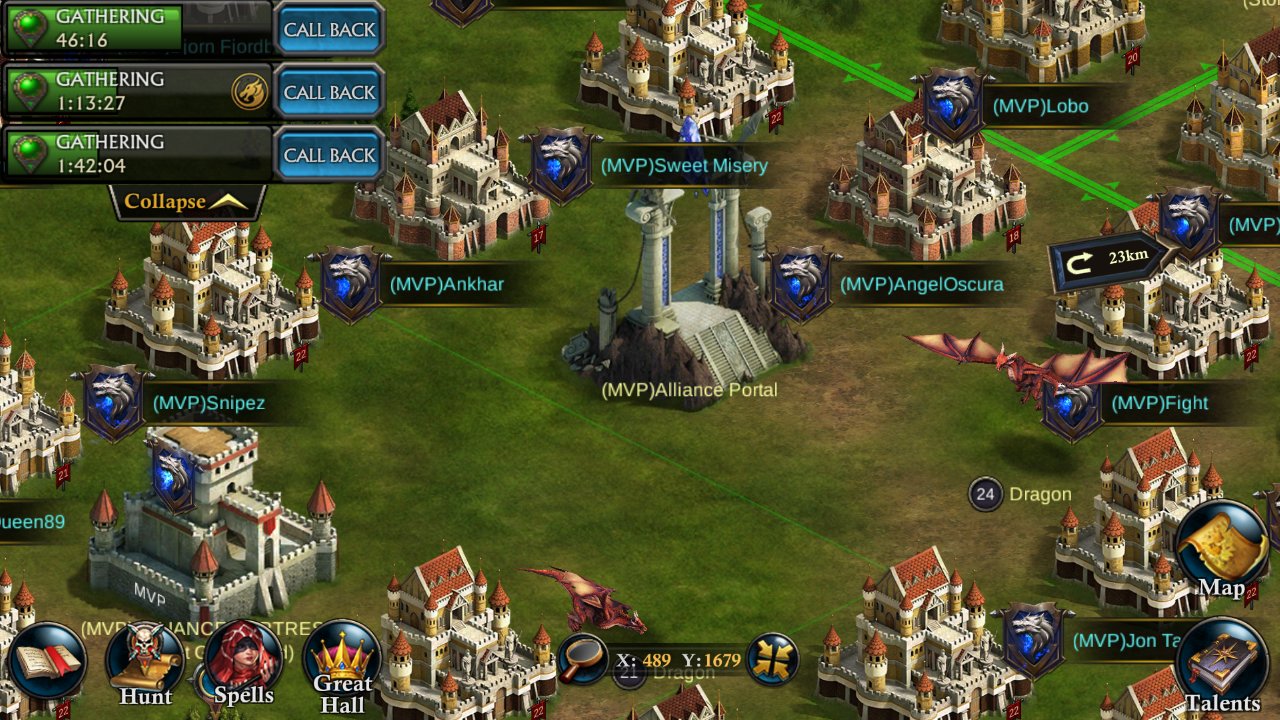Tap the gold four-arrows icon beside the coordinates
Screen dimensions: 1280x720
tap(772, 659)
